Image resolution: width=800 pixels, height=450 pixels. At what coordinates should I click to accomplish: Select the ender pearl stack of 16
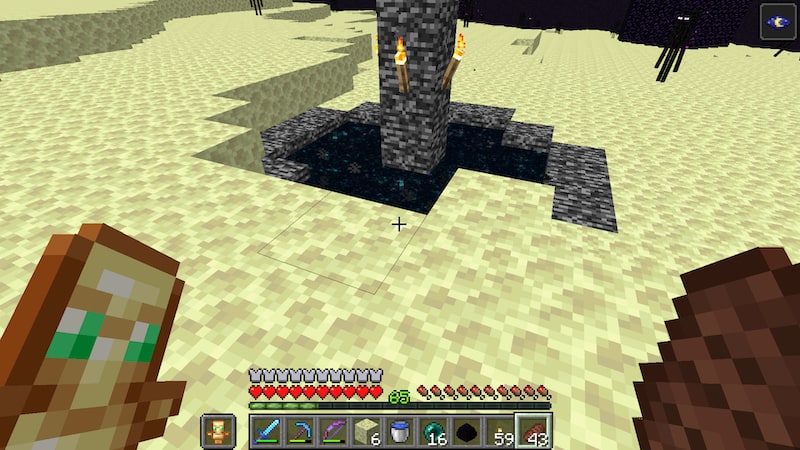tap(434, 431)
